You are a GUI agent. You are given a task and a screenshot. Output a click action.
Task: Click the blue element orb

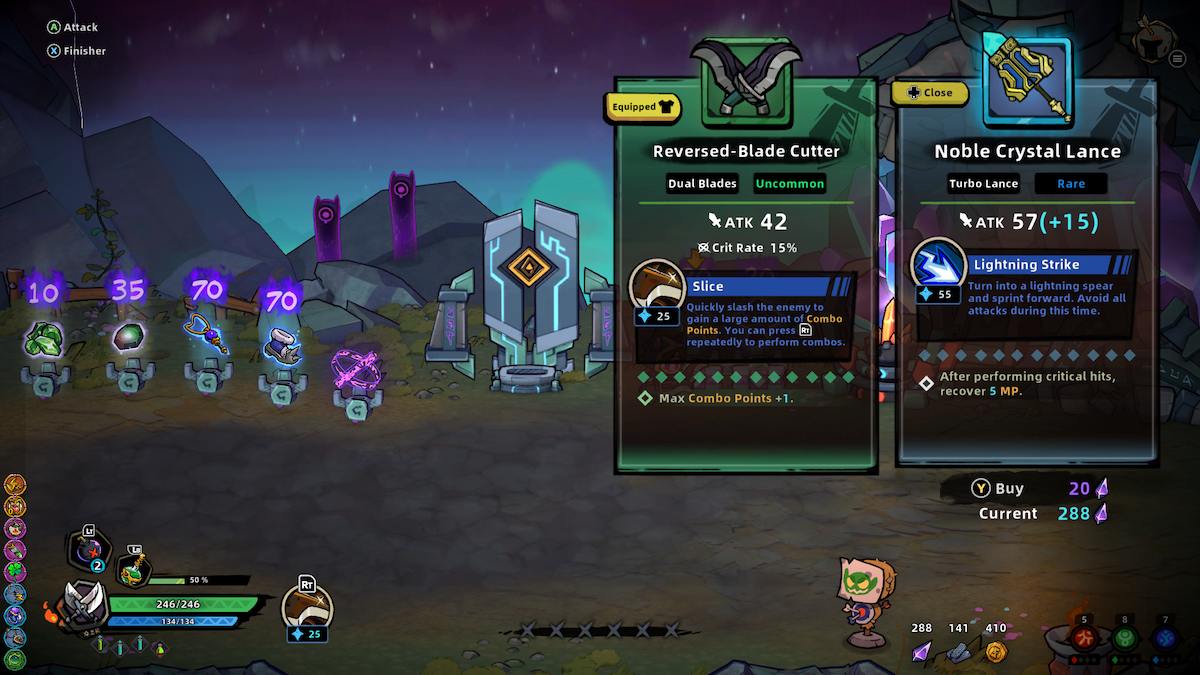[x=1164, y=638]
